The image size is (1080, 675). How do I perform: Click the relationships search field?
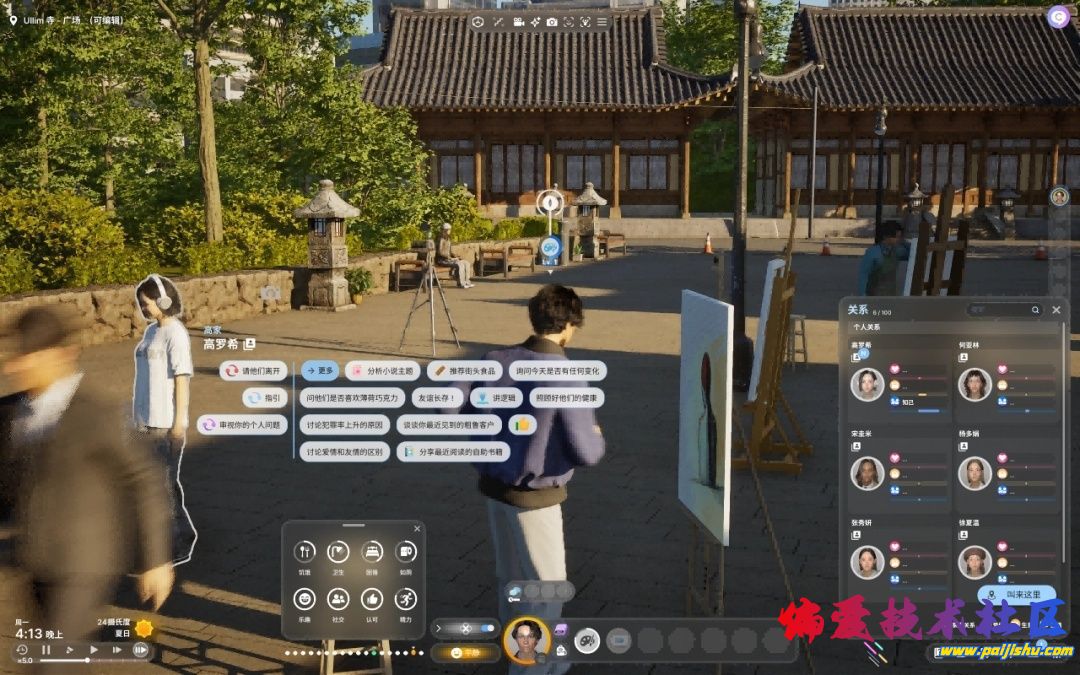click(1003, 310)
